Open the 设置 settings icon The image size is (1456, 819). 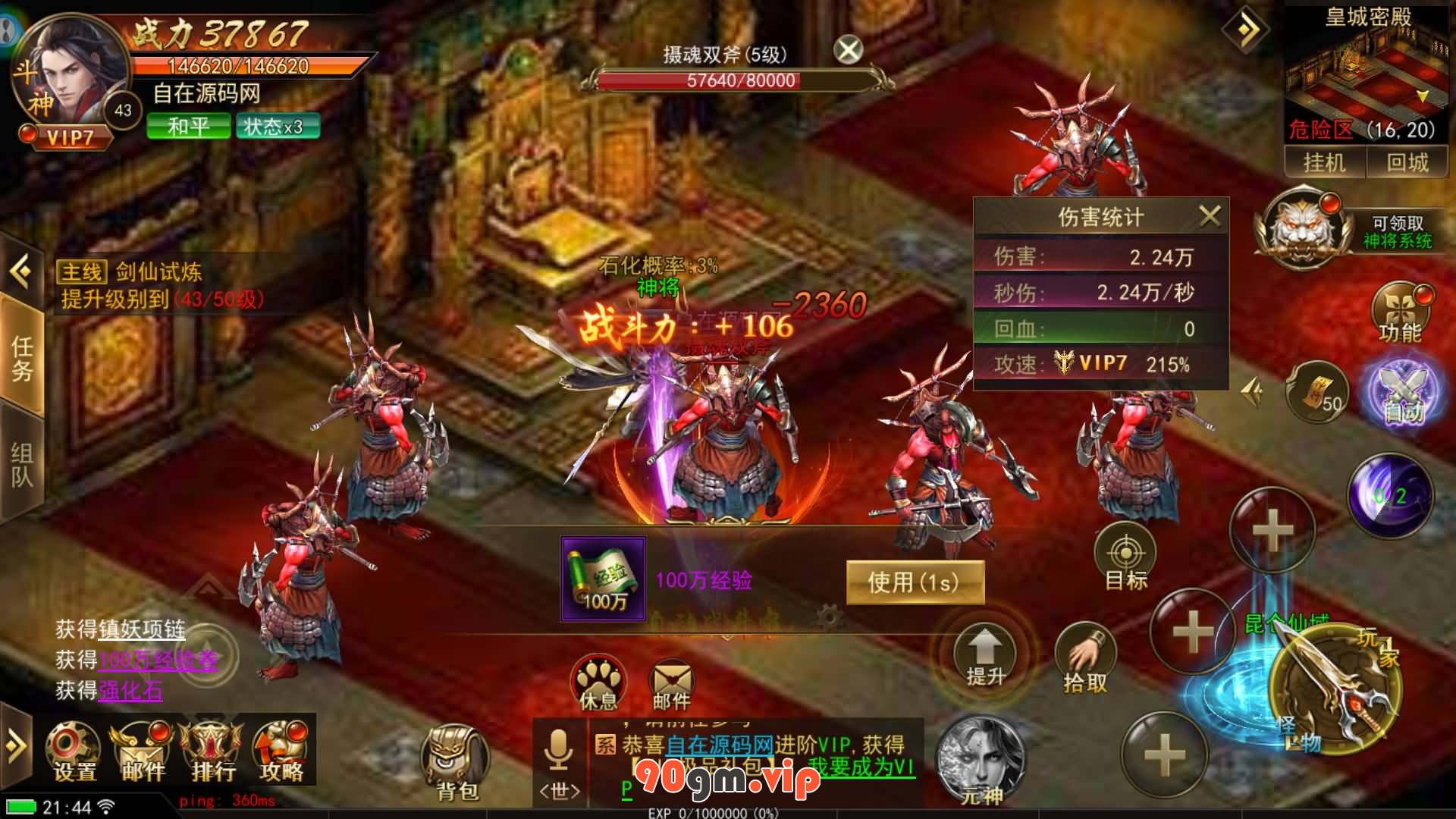[74, 752]
